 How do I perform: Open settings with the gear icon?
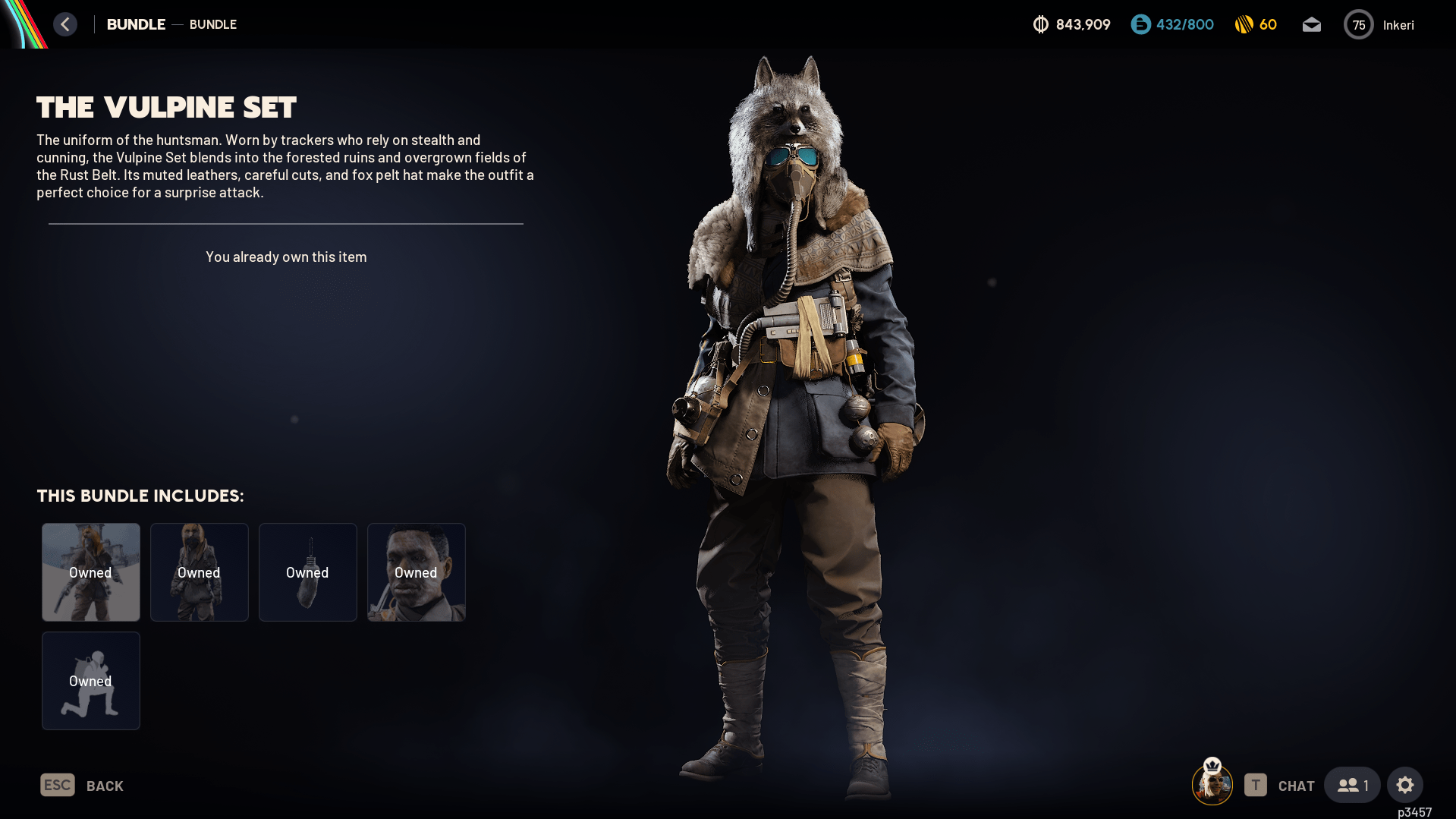point(1405,785)
